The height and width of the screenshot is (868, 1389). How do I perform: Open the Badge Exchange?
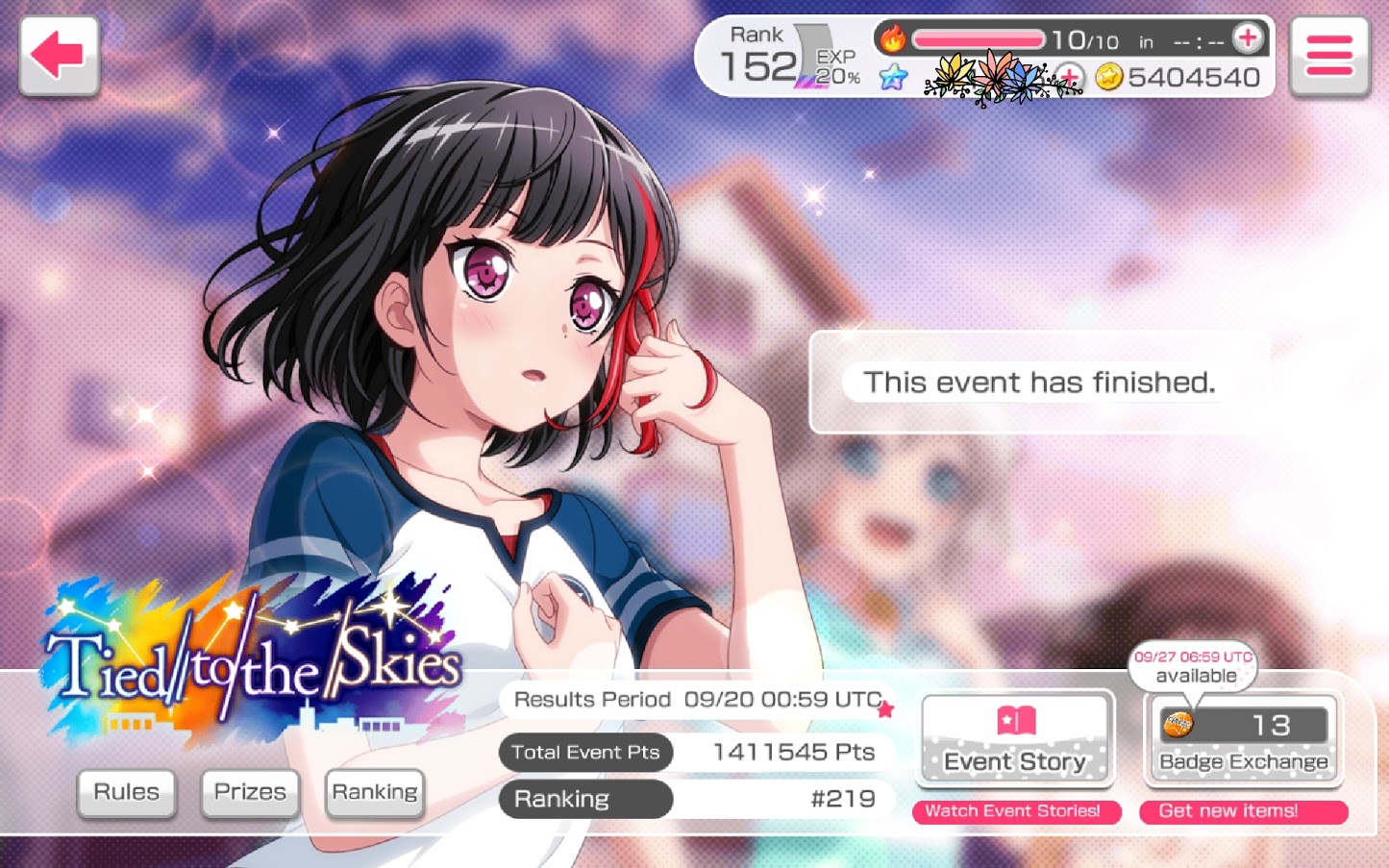(x=1243, y=739)
